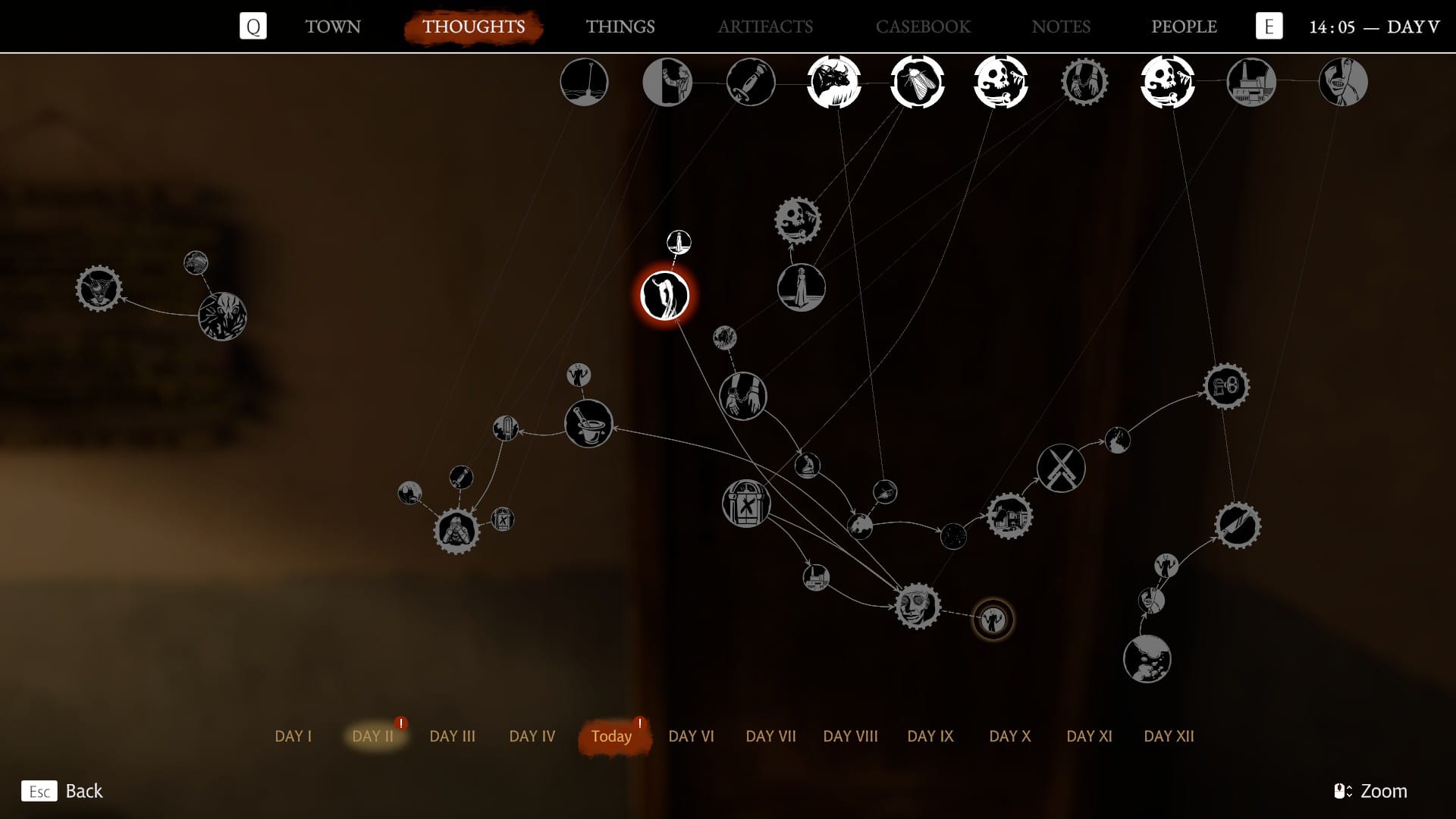Open Day VI on the timeline
Screen dimensions: 1456x819
691,736
